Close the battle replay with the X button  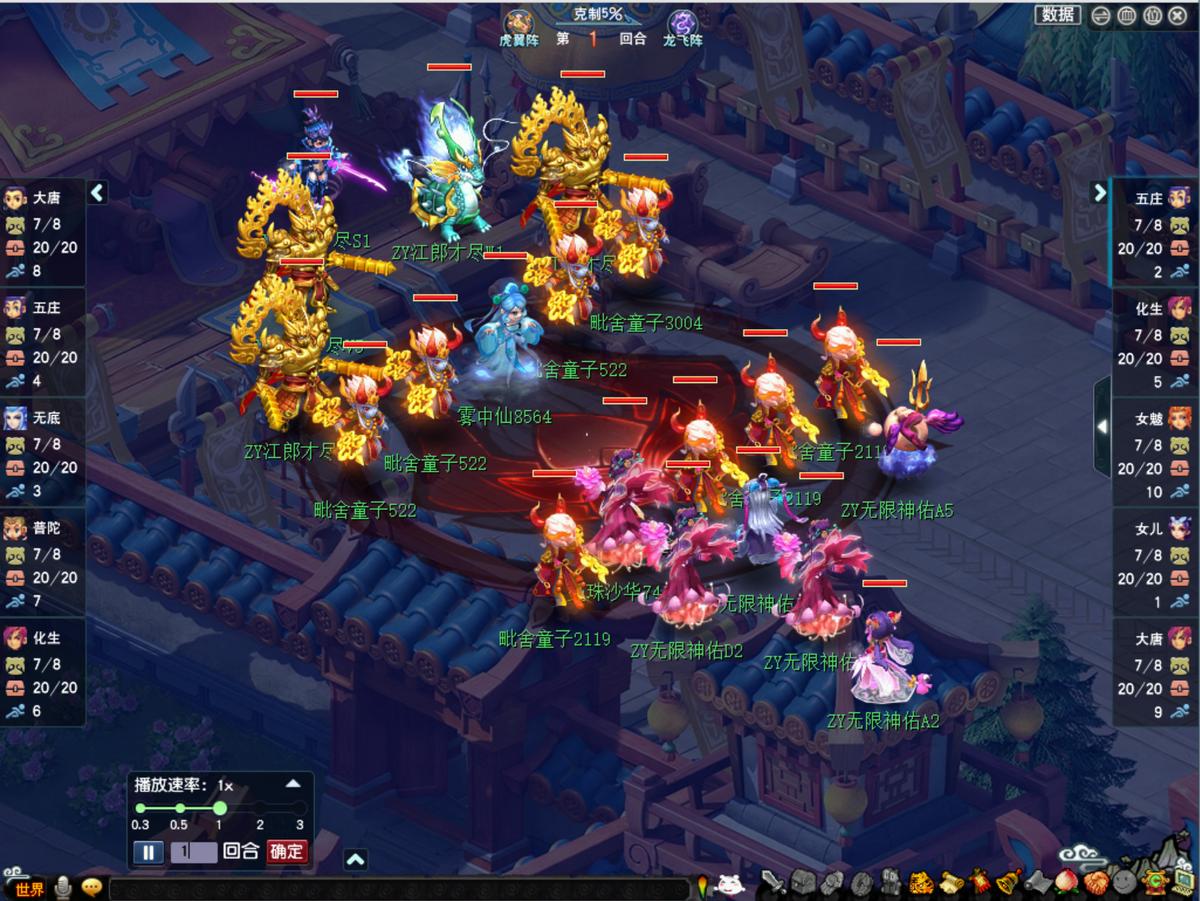(1176, 15)
